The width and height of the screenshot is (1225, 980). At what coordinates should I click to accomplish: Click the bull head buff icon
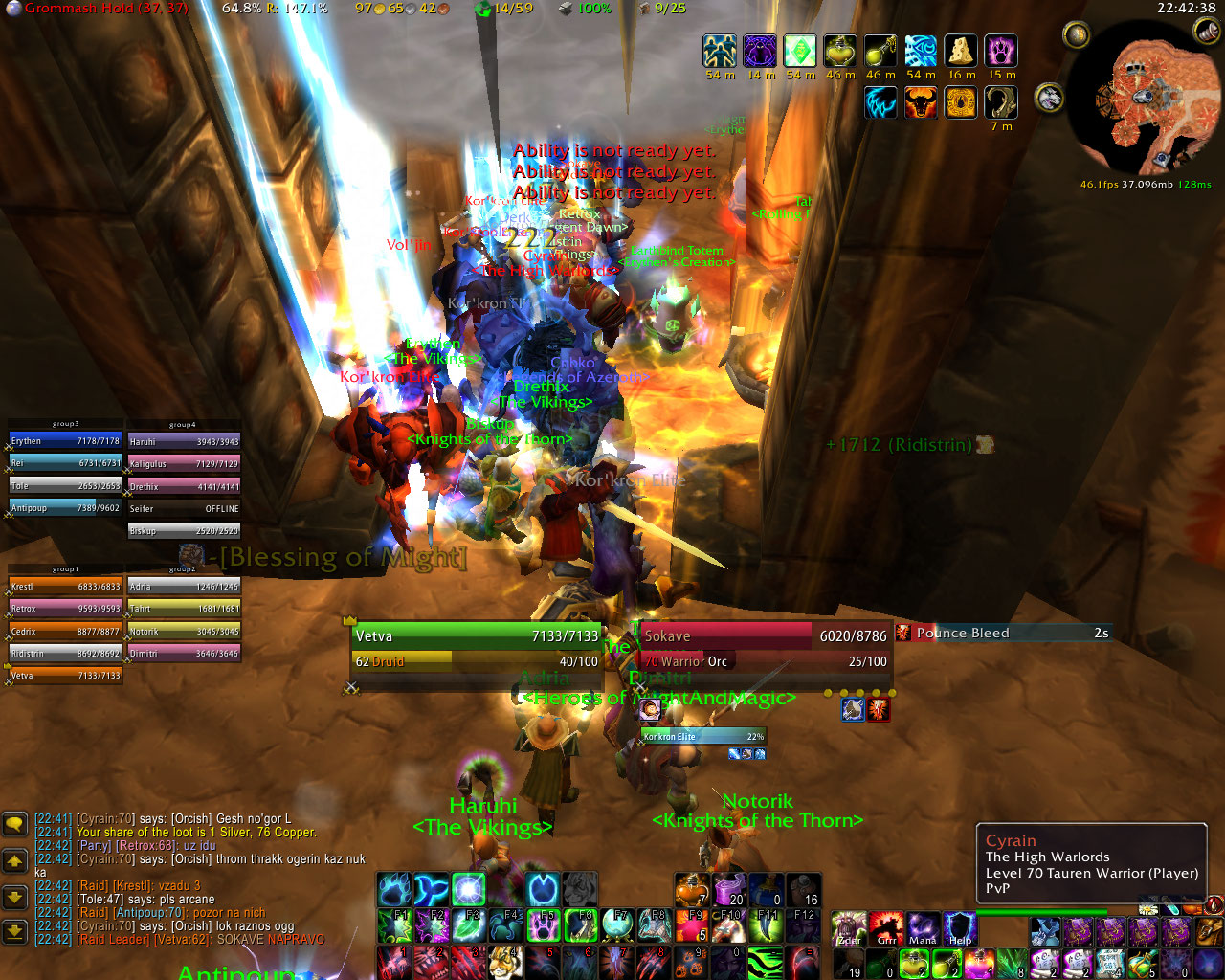click(x=921, y=102)
